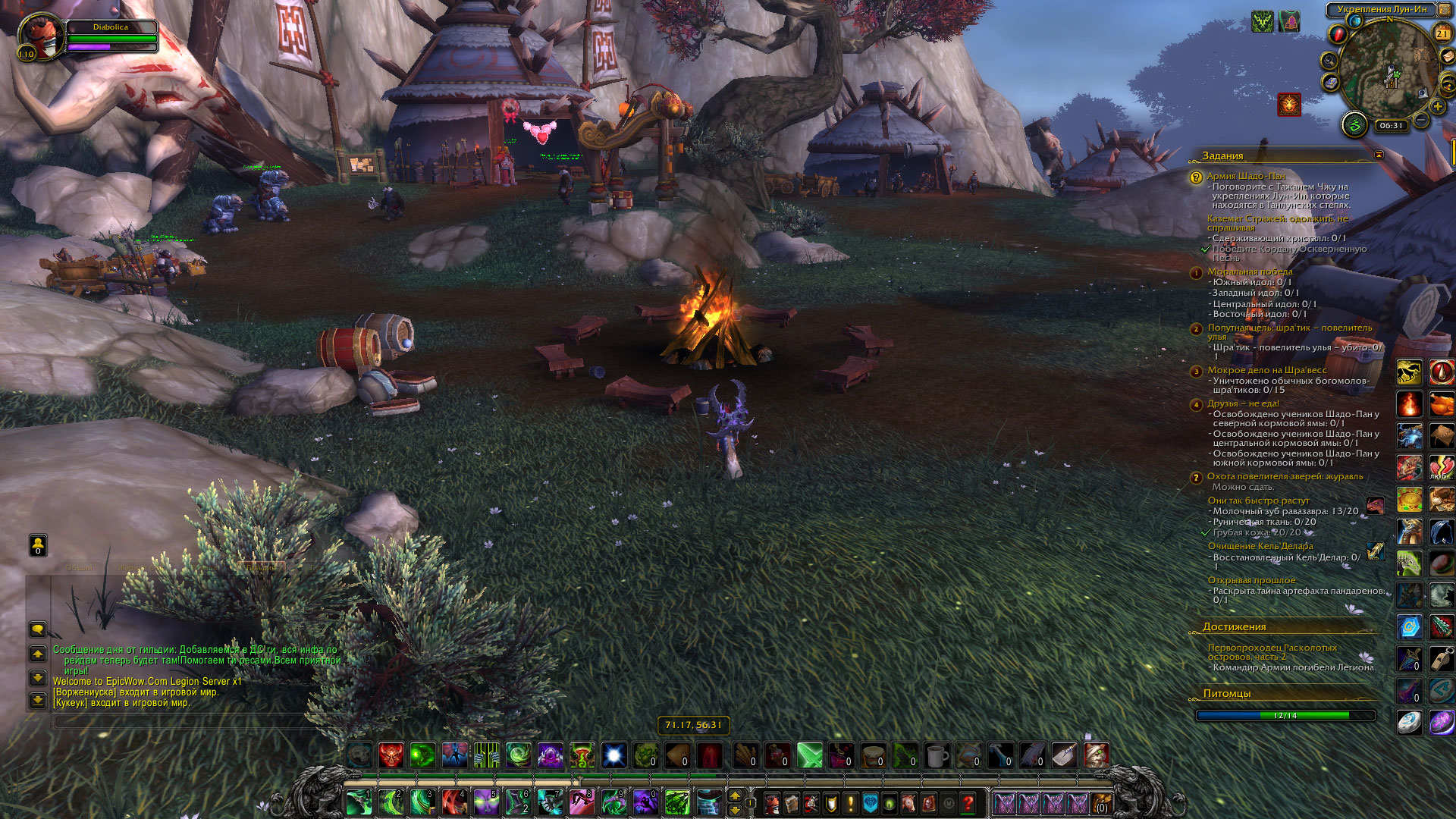Open the Моральная победа quest entry
The image size is (1456, 819).
(1250, 271)
